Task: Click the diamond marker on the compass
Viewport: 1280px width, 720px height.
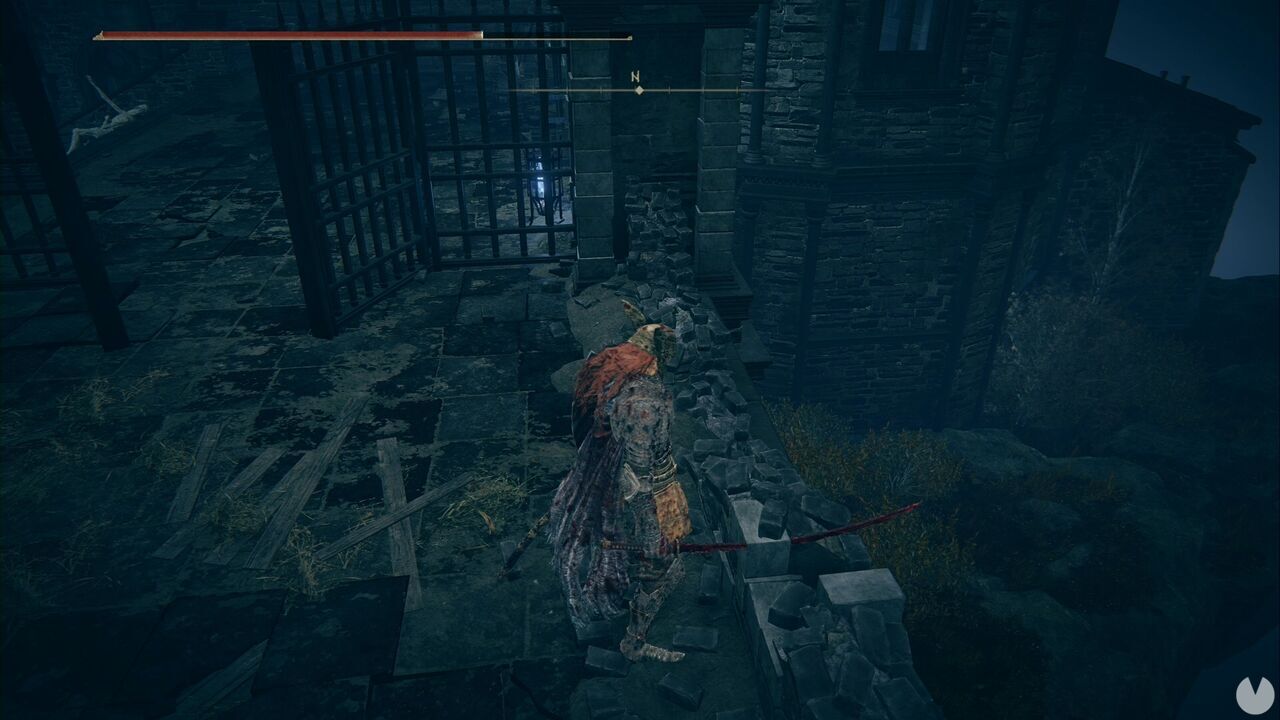Action: (x=638, y=90)
